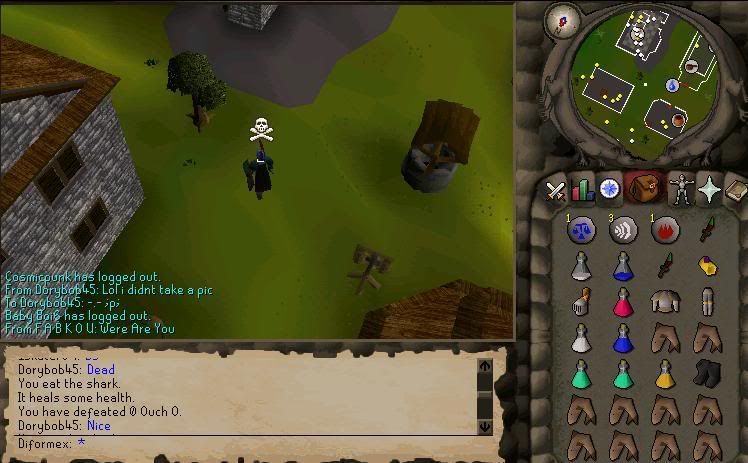Choose the helmet in the inventory
The width and height of the screenshot is (748, 463).
point(580,301)
